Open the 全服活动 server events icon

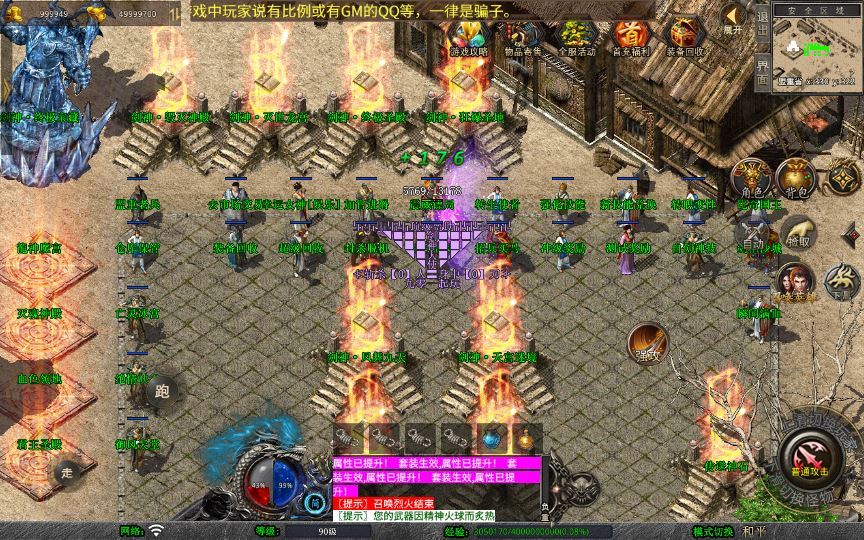pos(576,38)
